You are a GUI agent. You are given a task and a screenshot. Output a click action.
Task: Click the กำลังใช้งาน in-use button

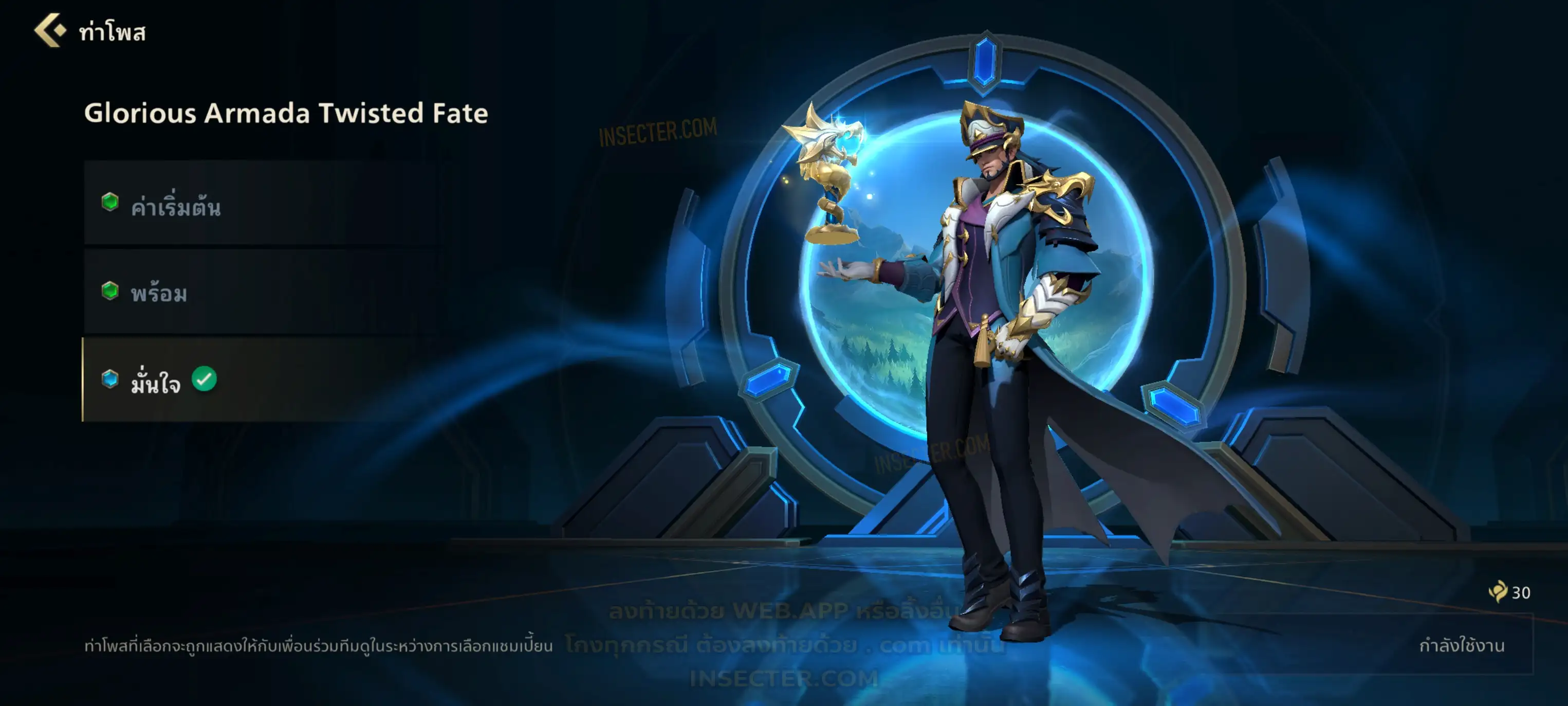pos(1461,646)
